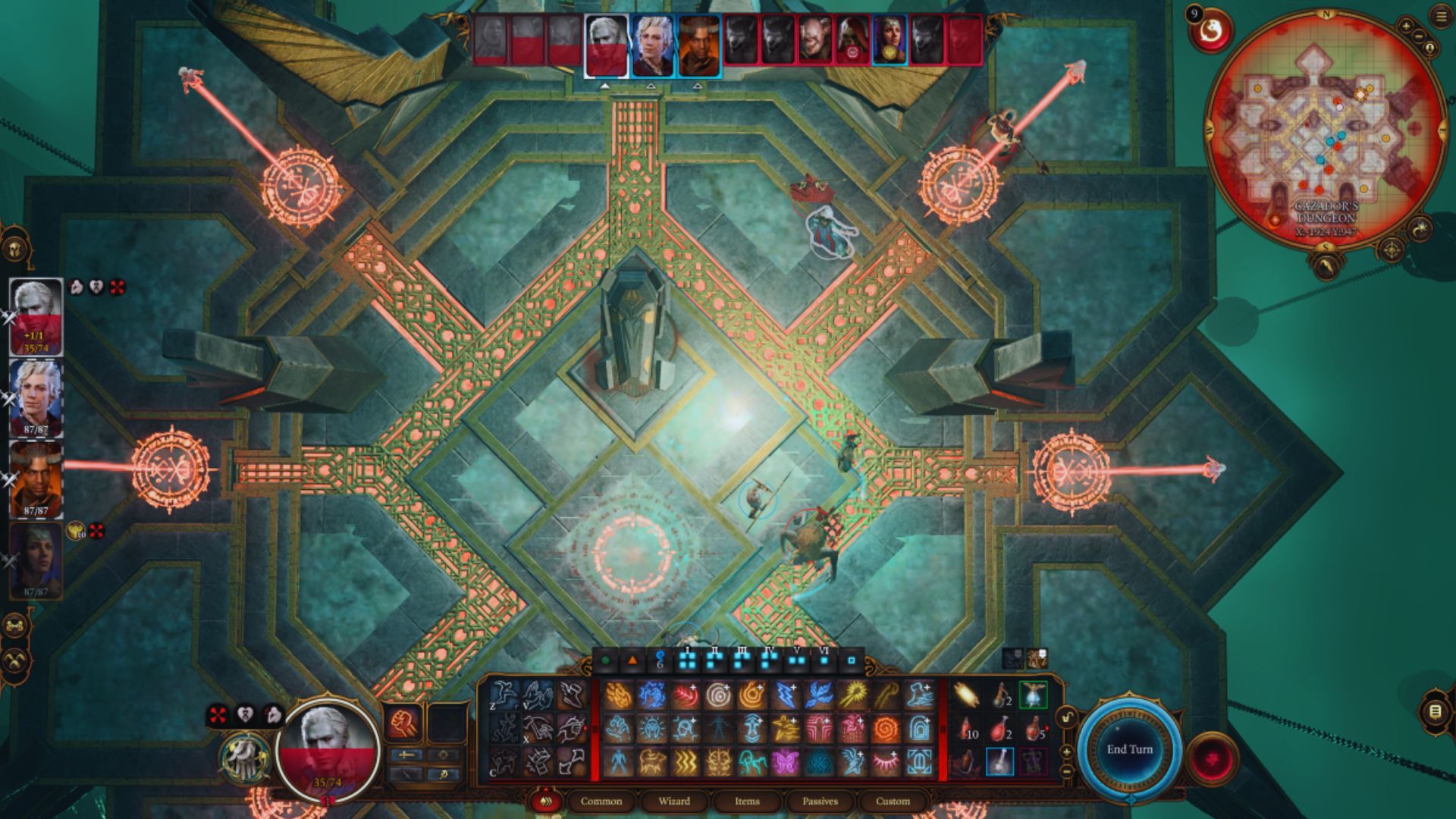Select the Passives hotbar tab
This screenshot has width=1456, height=819.
pos(820,801)
